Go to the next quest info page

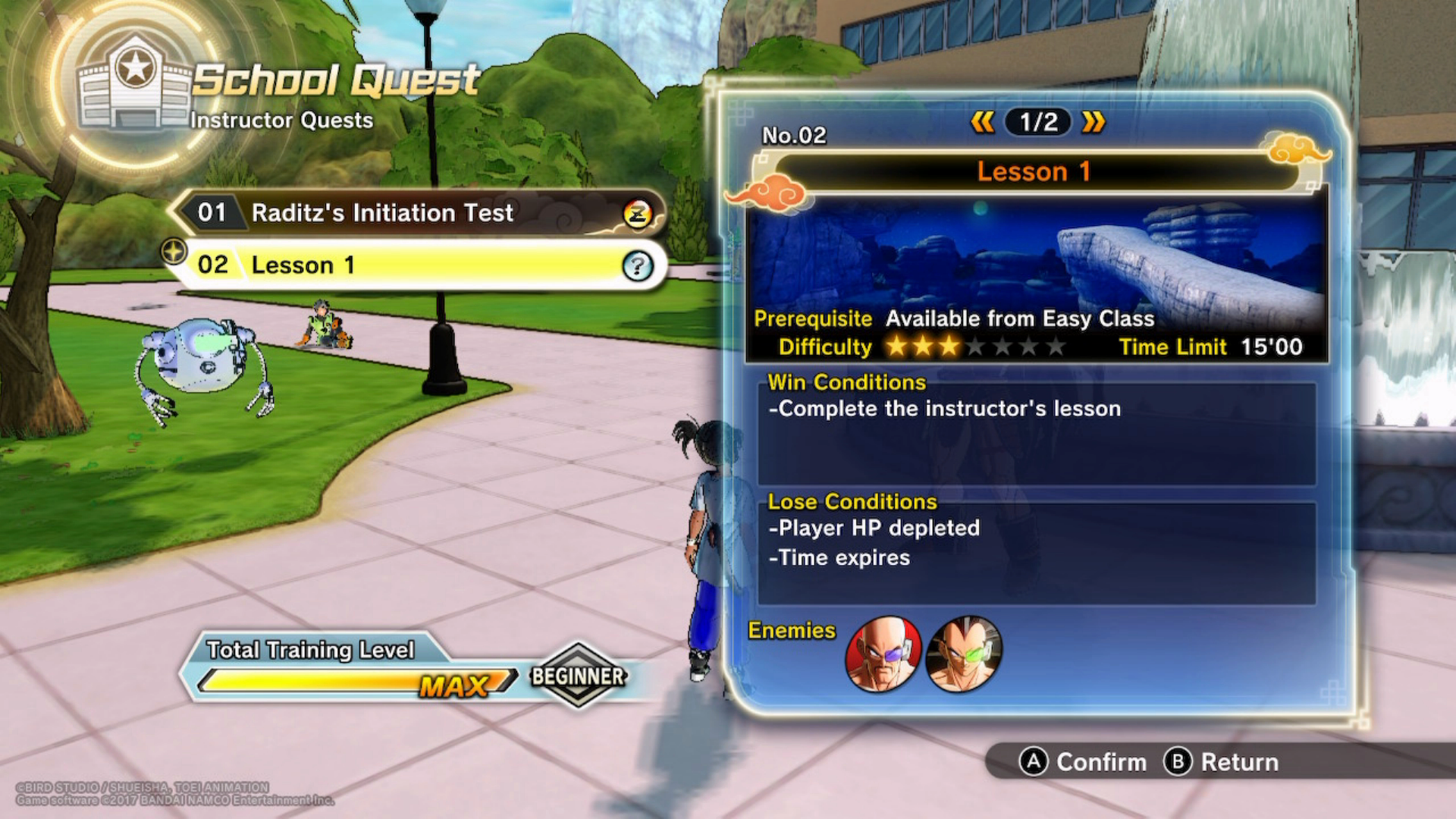pos(1094,122)
